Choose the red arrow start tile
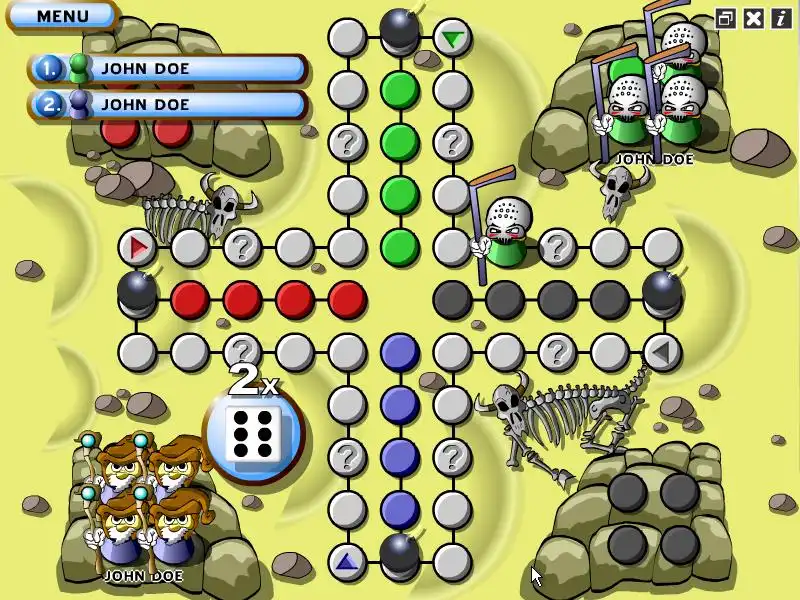This screenshot has width=800, height=600. tap(137, 246)
